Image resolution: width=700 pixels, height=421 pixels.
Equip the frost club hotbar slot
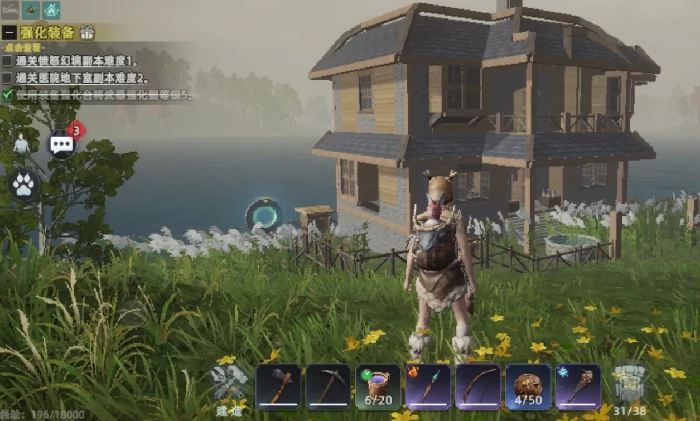(578, 386)
